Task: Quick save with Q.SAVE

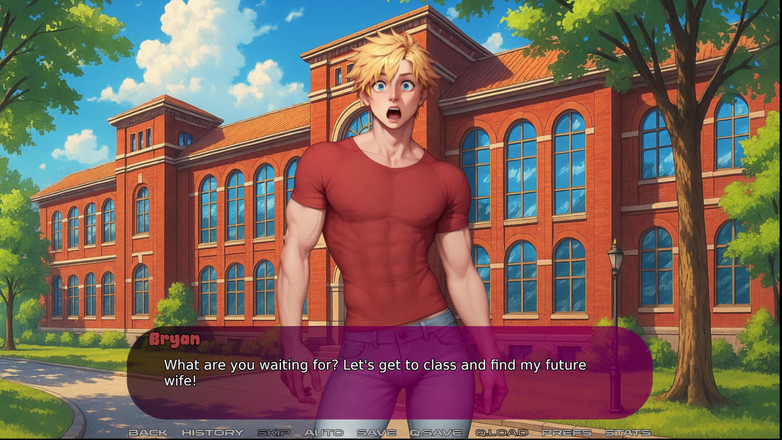Action: click(435, 432)
